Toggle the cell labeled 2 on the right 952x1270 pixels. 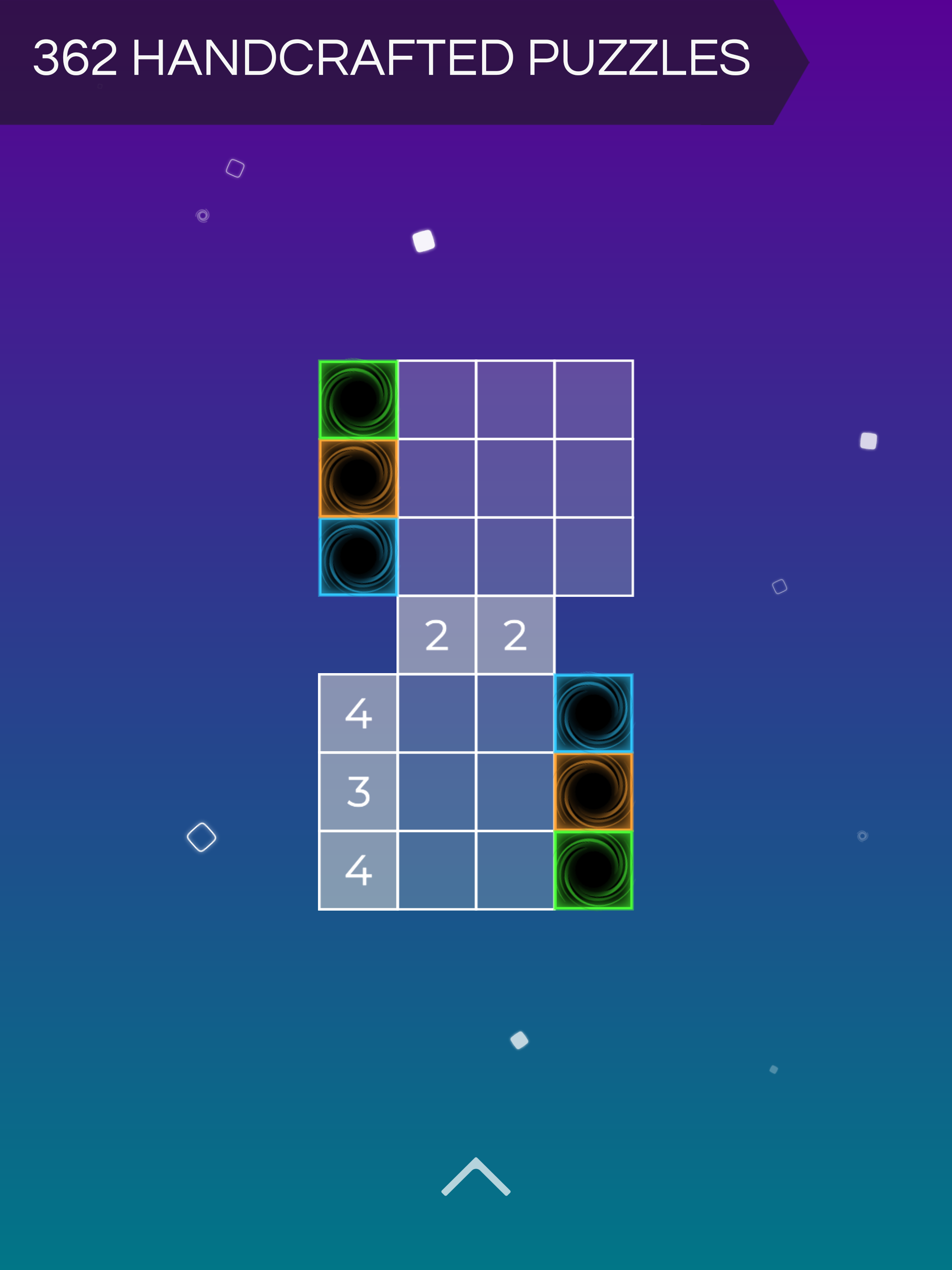coord(516,635)
